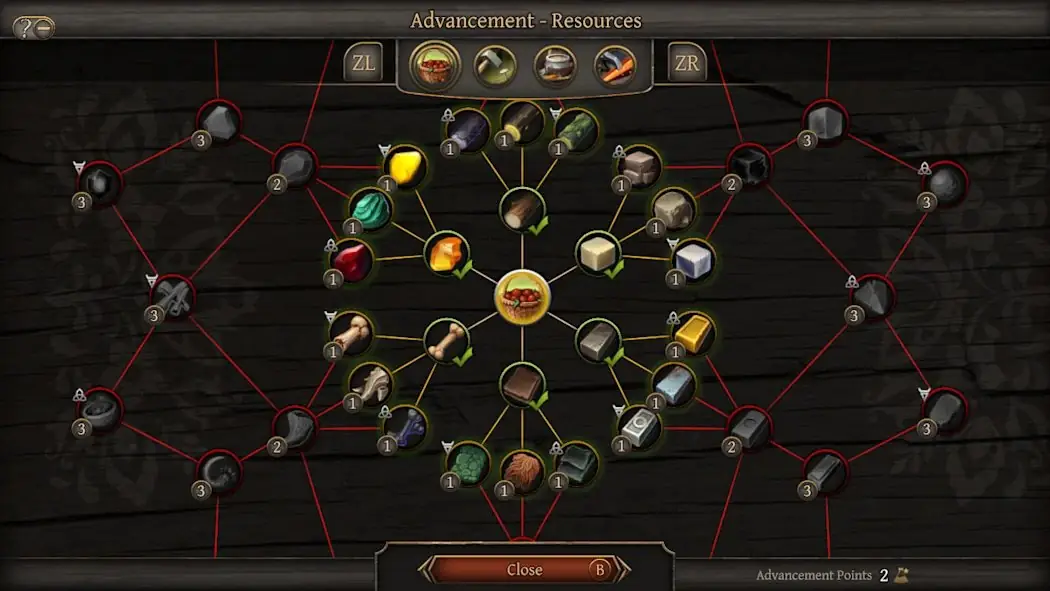This screenshot has width=1050, height=591.
Task: Open the cooking pot advancement tab
Action: coord(555,66)
